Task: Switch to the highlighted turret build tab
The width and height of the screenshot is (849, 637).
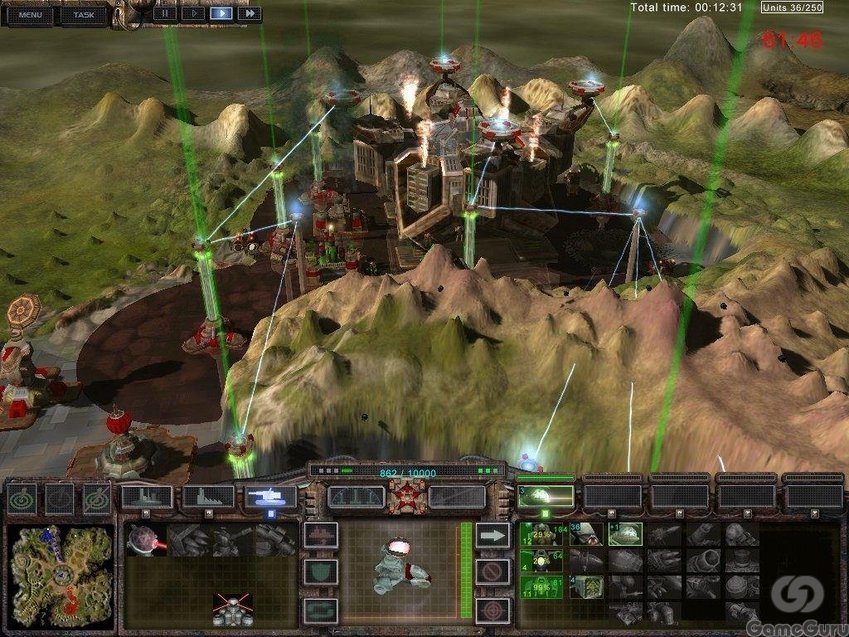Action: [x=271, y=497]
